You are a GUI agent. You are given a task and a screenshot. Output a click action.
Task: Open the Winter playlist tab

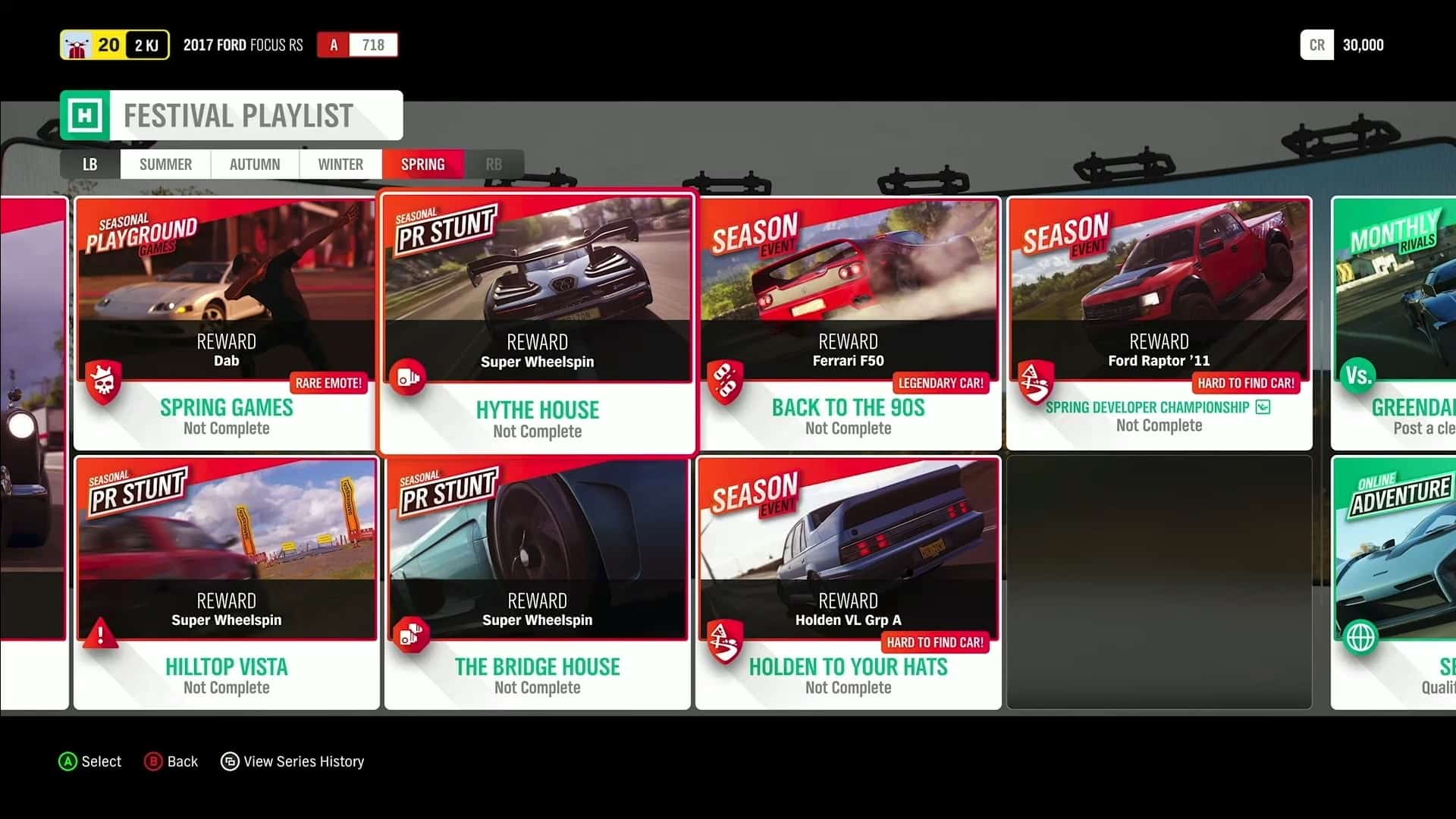click(340, 164)
